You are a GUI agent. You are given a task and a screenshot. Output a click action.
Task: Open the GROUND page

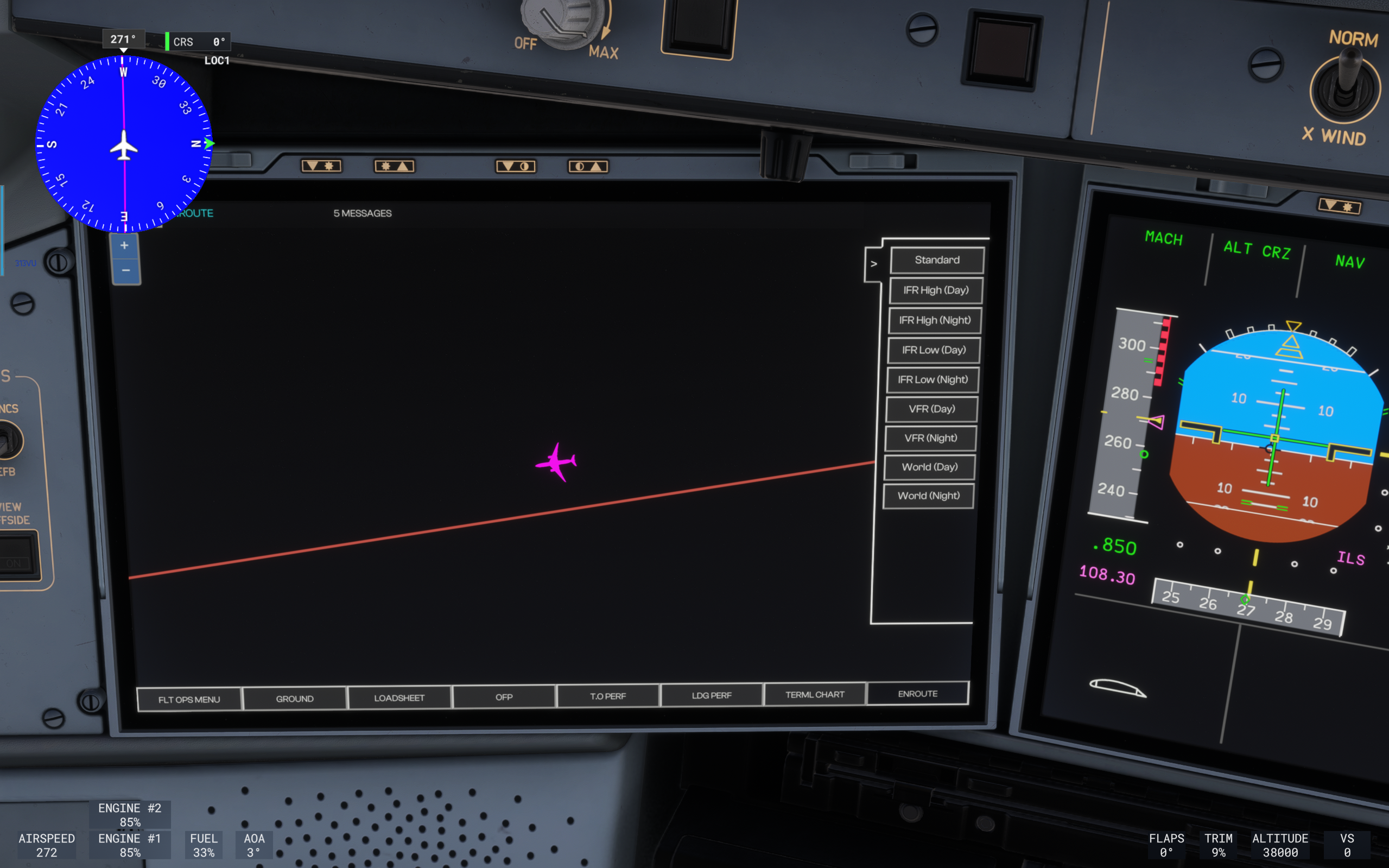tap(294, 699)
